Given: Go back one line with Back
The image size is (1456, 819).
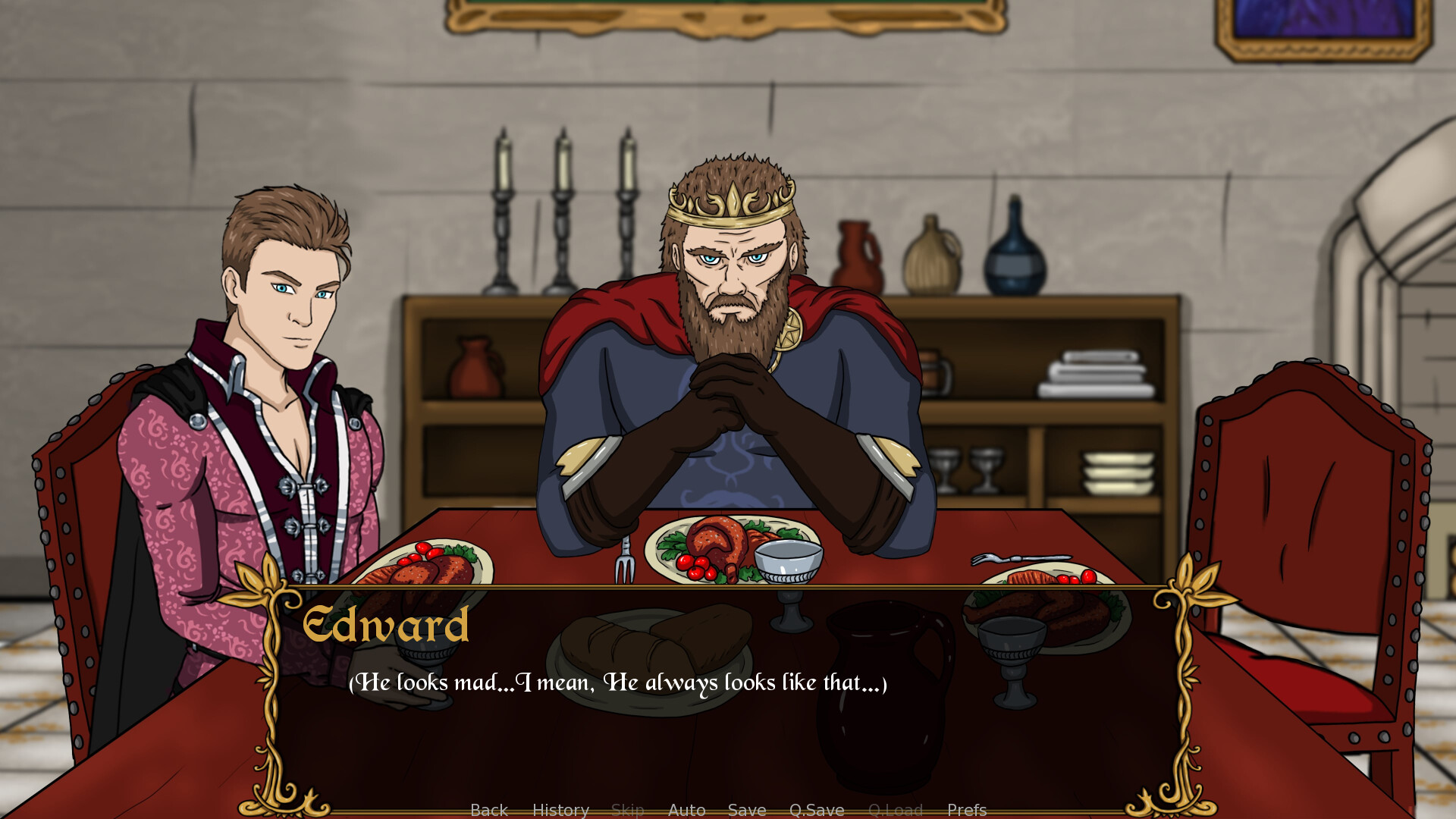Looking at the screenshot, I should click(x=488, y=810).
